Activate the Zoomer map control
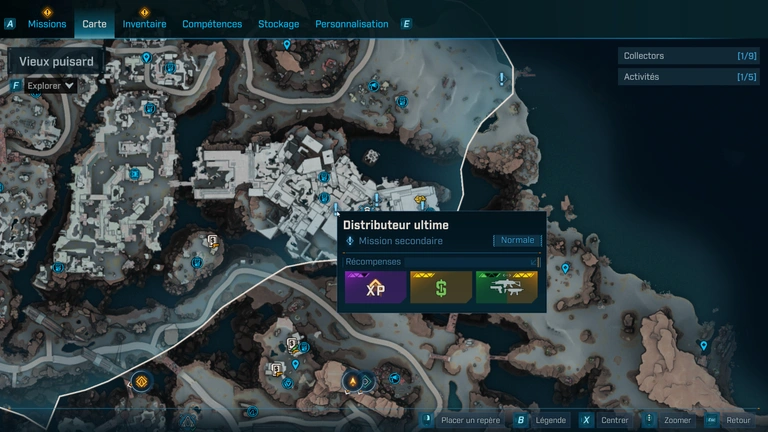This screenshot has width=768, height=432. [669, 420]
